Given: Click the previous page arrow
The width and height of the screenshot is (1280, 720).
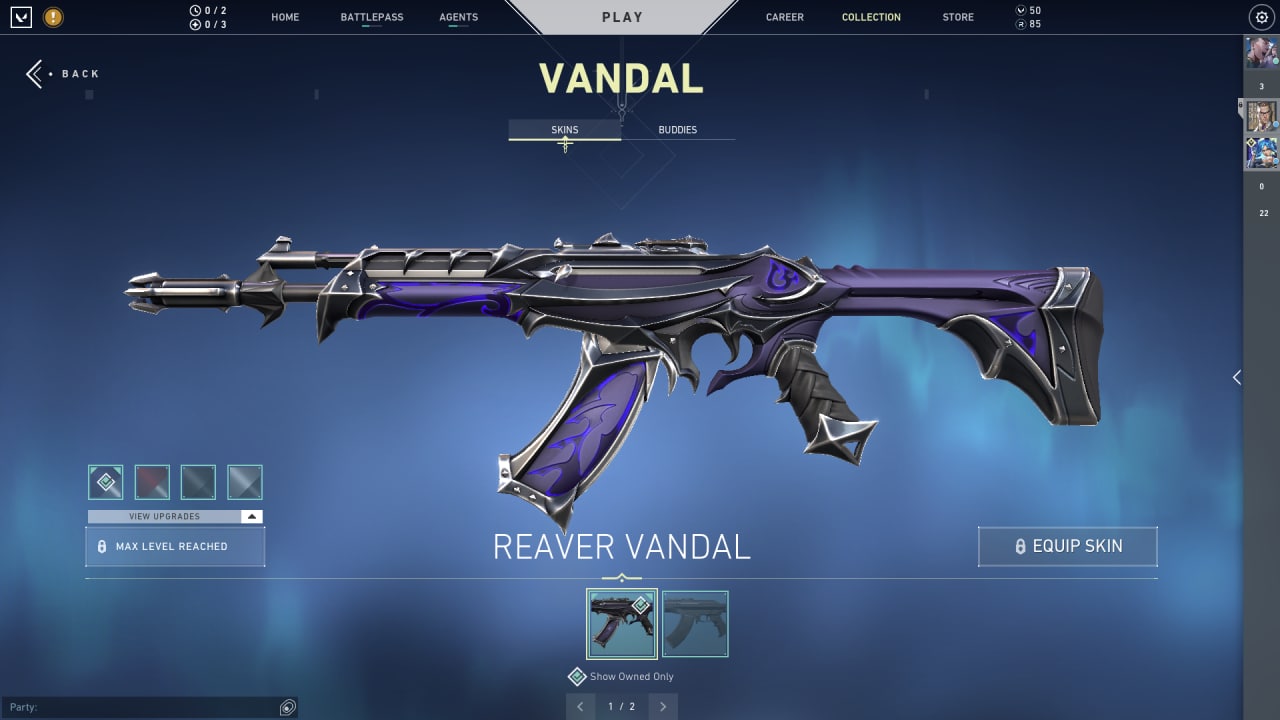Looking at the screenshot, I should 581,706.
